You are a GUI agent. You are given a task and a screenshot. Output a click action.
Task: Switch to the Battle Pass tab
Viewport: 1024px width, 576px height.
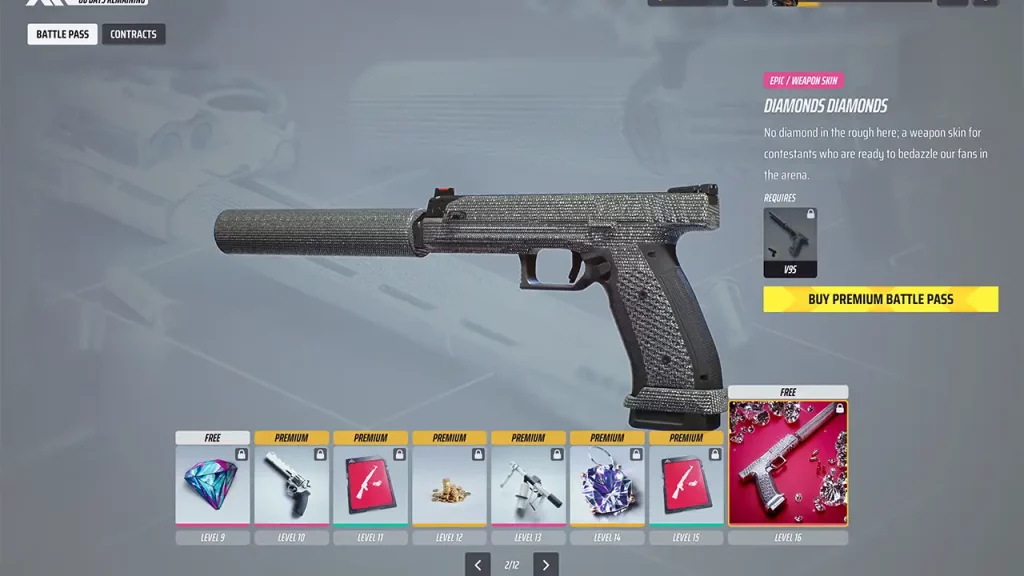pyautogui.click(x=62, y=34)
